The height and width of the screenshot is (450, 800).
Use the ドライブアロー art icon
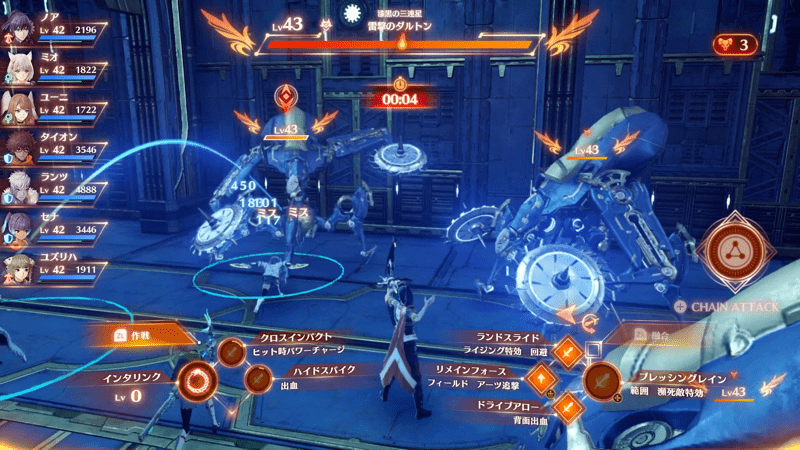567,406
